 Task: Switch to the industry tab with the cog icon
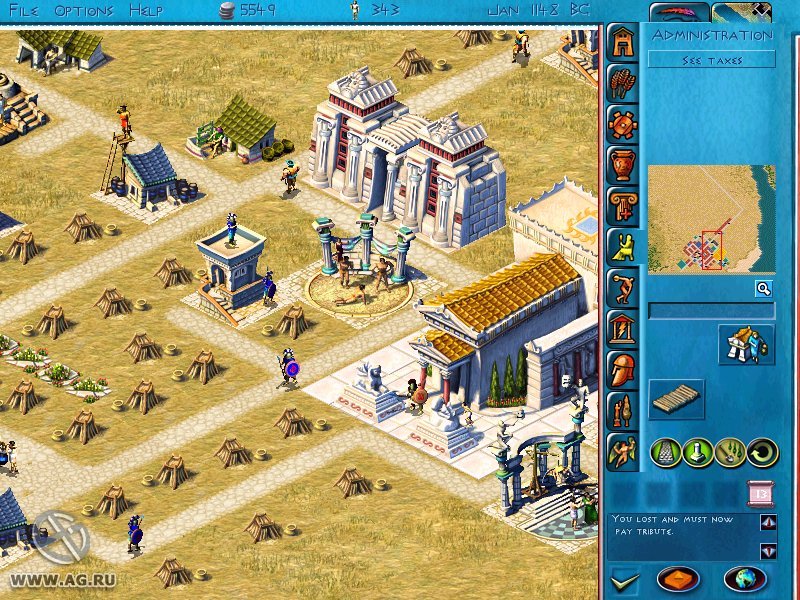(622, 125)
